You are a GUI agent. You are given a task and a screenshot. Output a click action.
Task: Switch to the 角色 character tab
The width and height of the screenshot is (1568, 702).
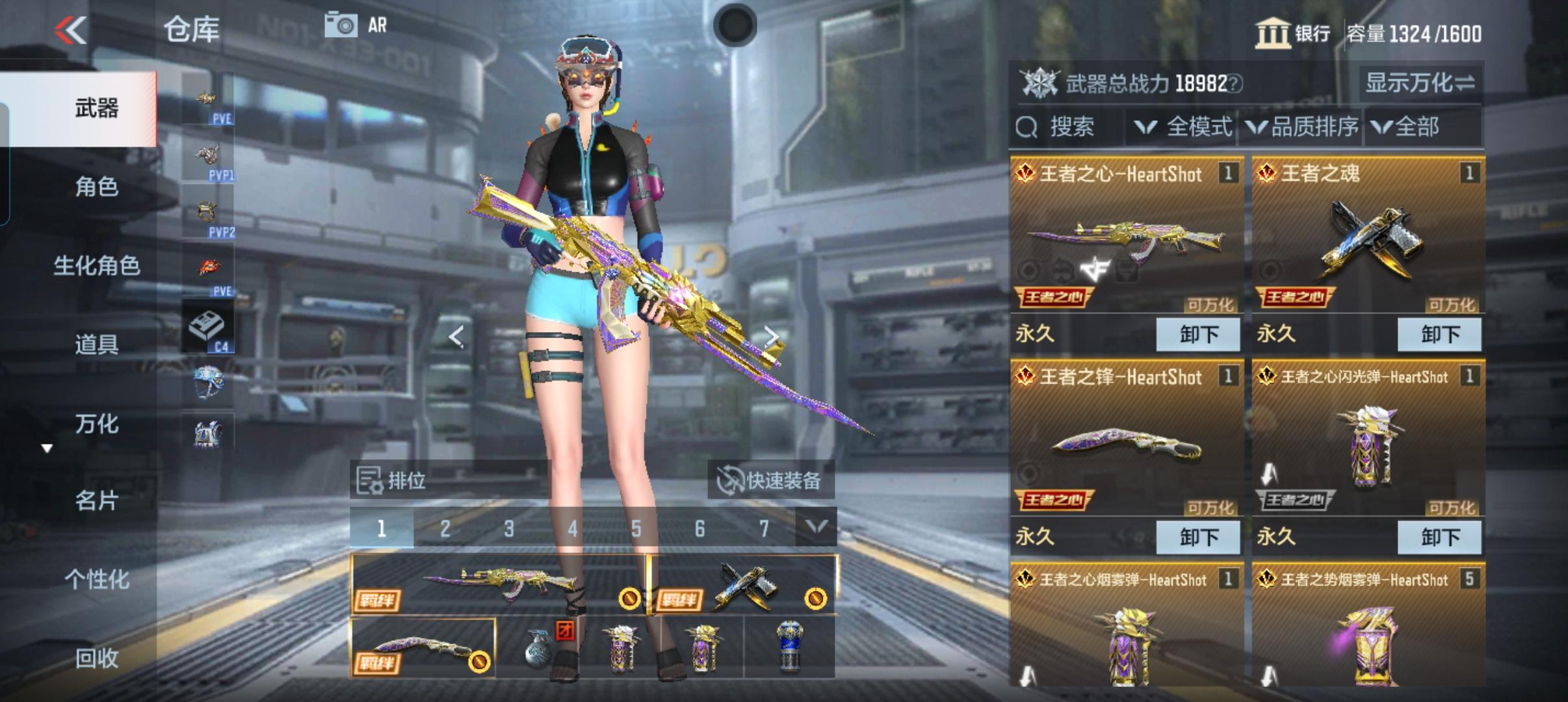(96, 187)
